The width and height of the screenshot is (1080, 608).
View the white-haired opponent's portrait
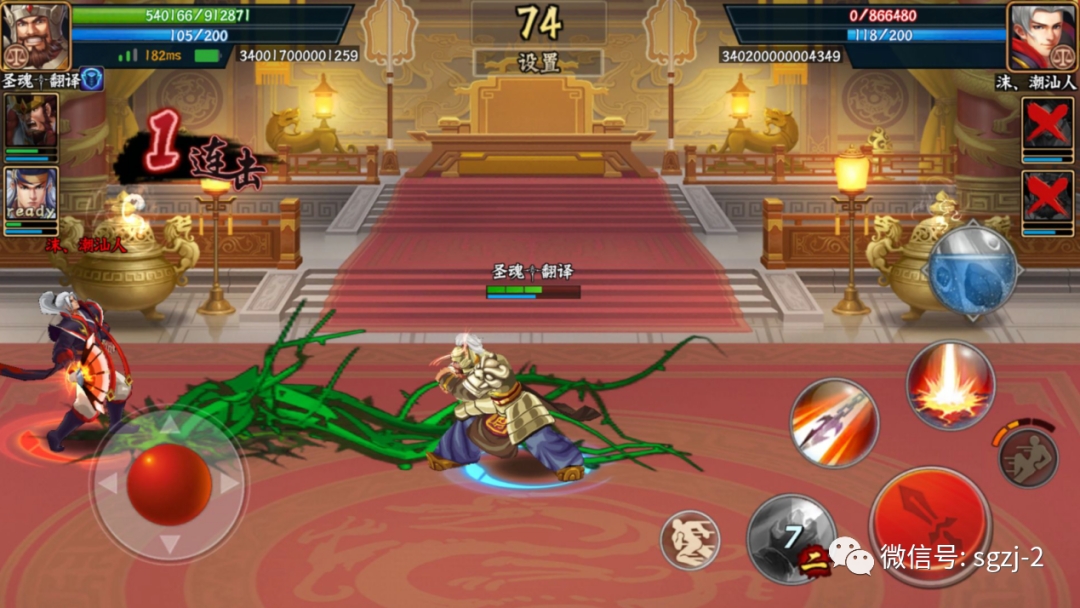(x=1042, y=34)
